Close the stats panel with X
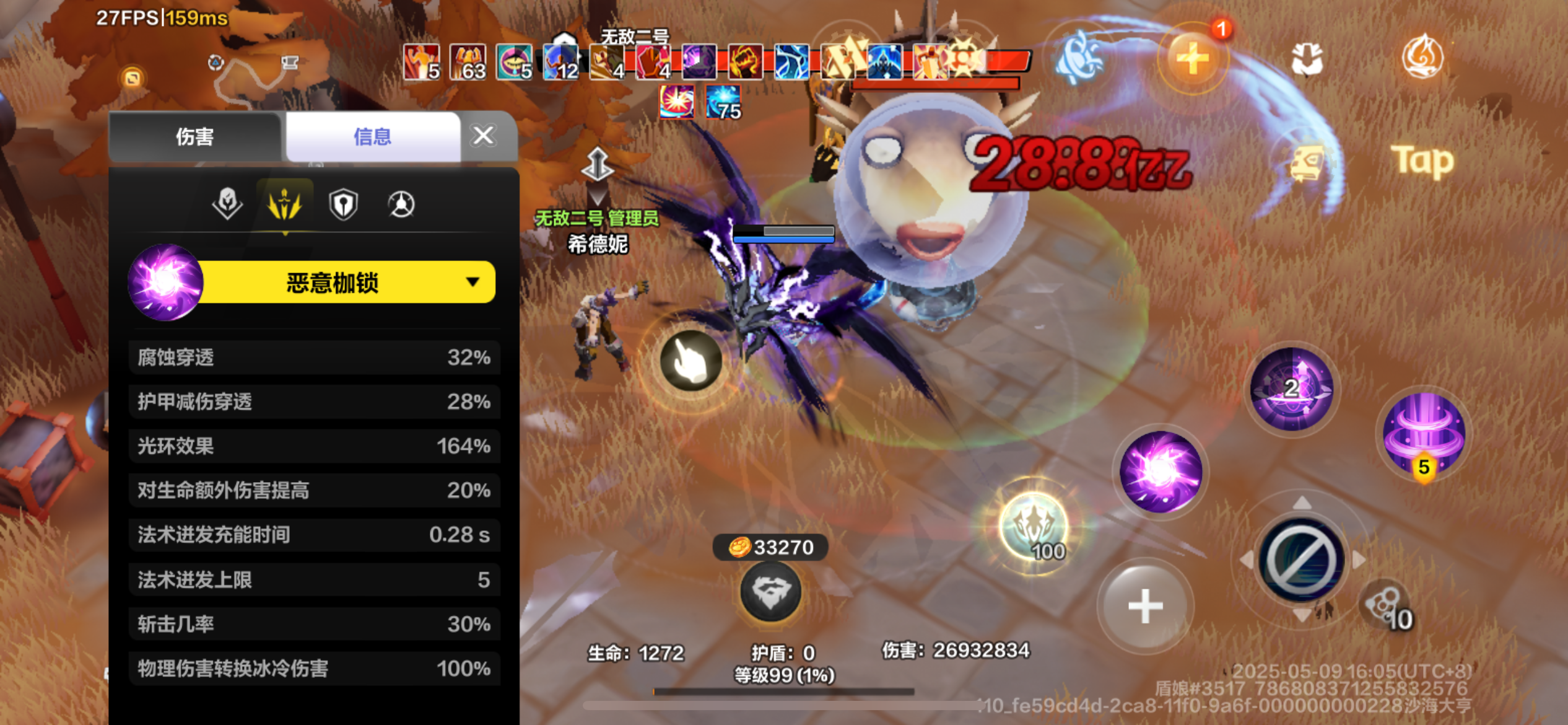1568x725 pixels. coord(482,136)
